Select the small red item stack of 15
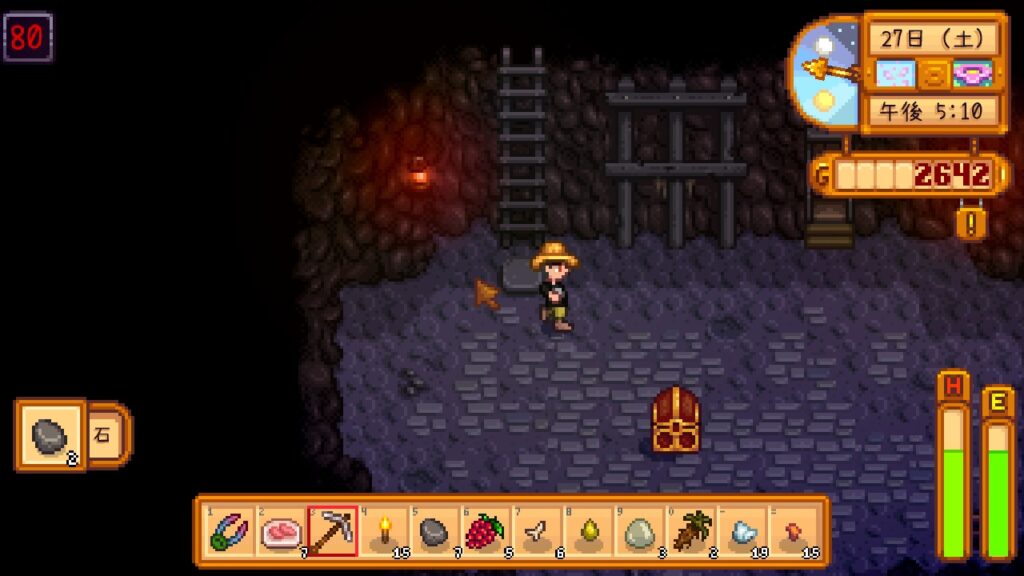The image size is (1024, 576). (x=793, y=531)
